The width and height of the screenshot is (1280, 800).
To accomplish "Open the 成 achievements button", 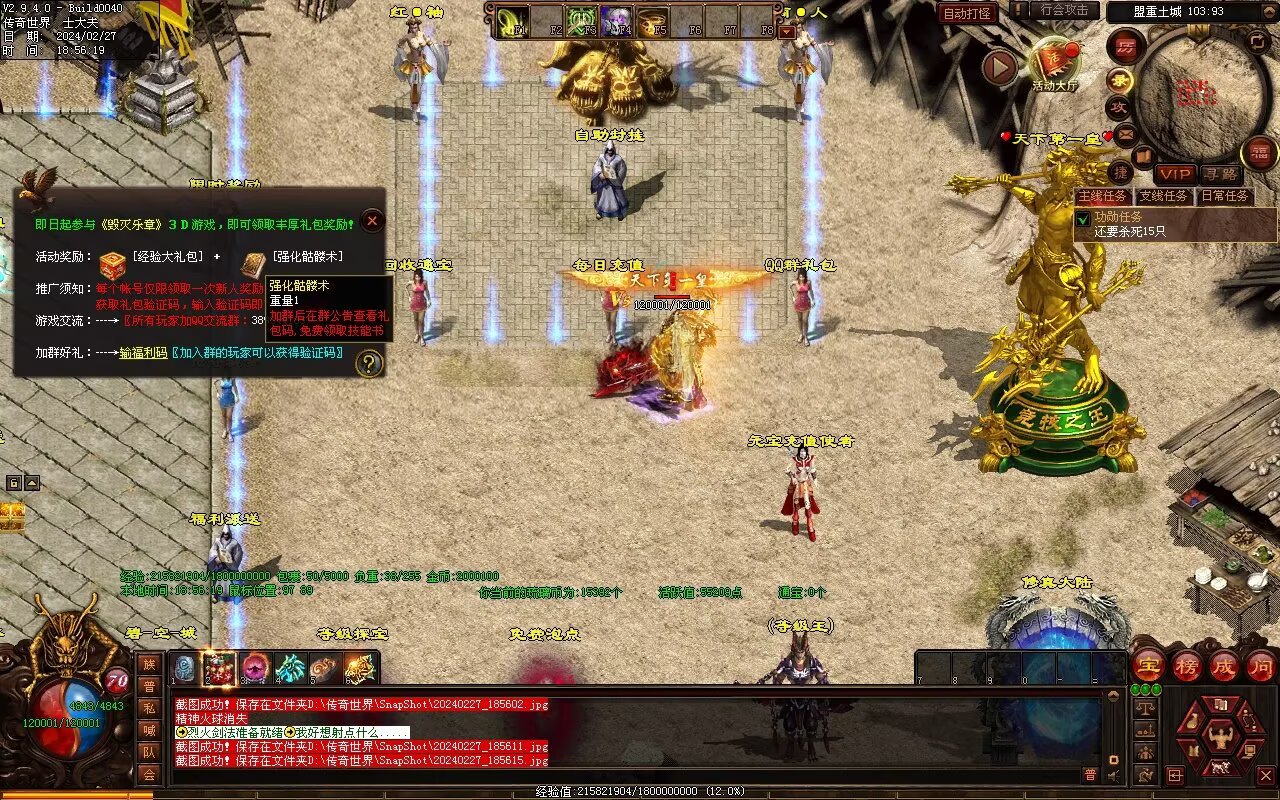I will click(x=1224, y=666).
